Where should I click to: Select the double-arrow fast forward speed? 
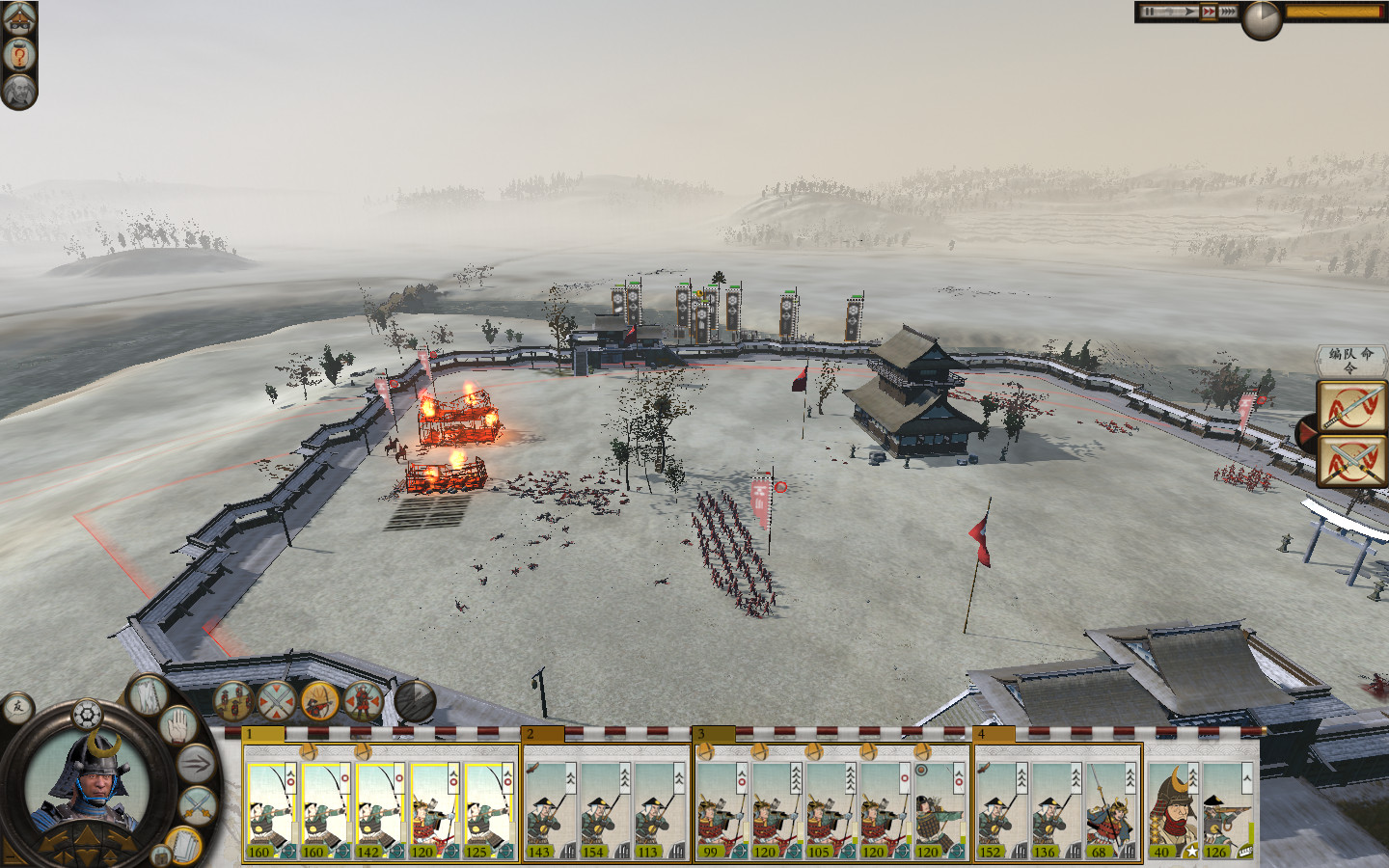[x=1210, y=12]
